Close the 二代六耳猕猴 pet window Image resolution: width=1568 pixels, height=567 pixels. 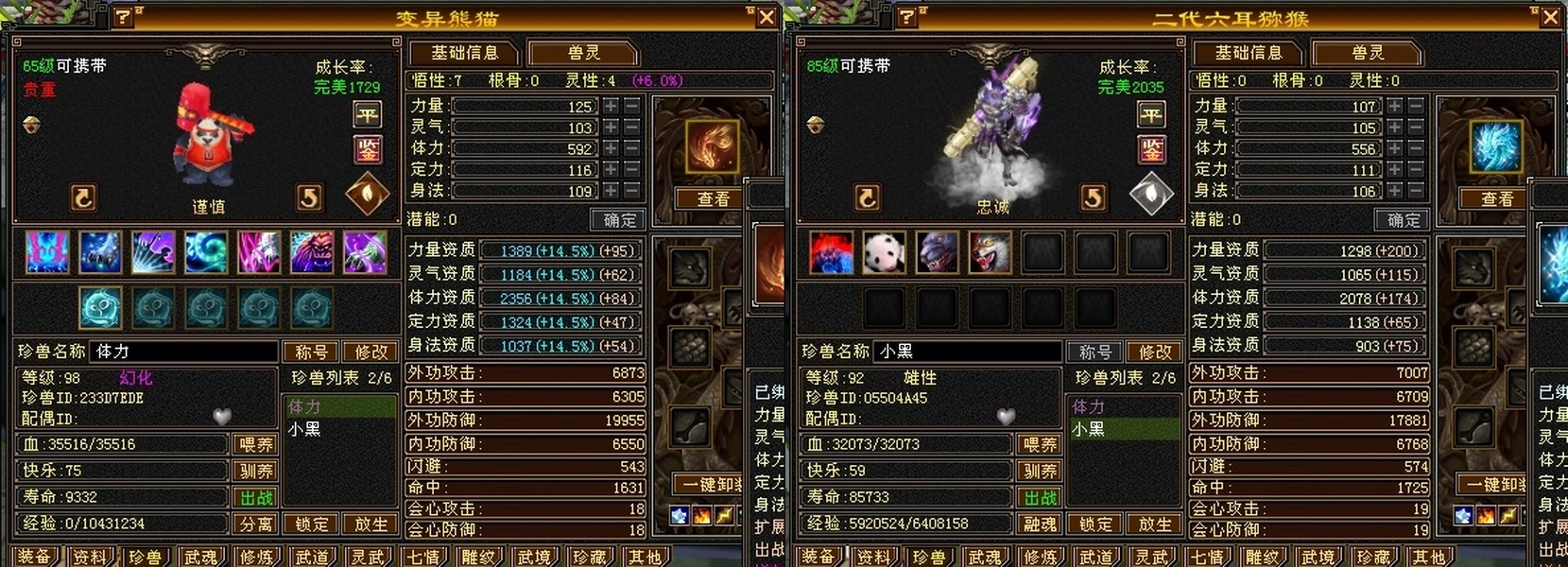(1550, 17)
